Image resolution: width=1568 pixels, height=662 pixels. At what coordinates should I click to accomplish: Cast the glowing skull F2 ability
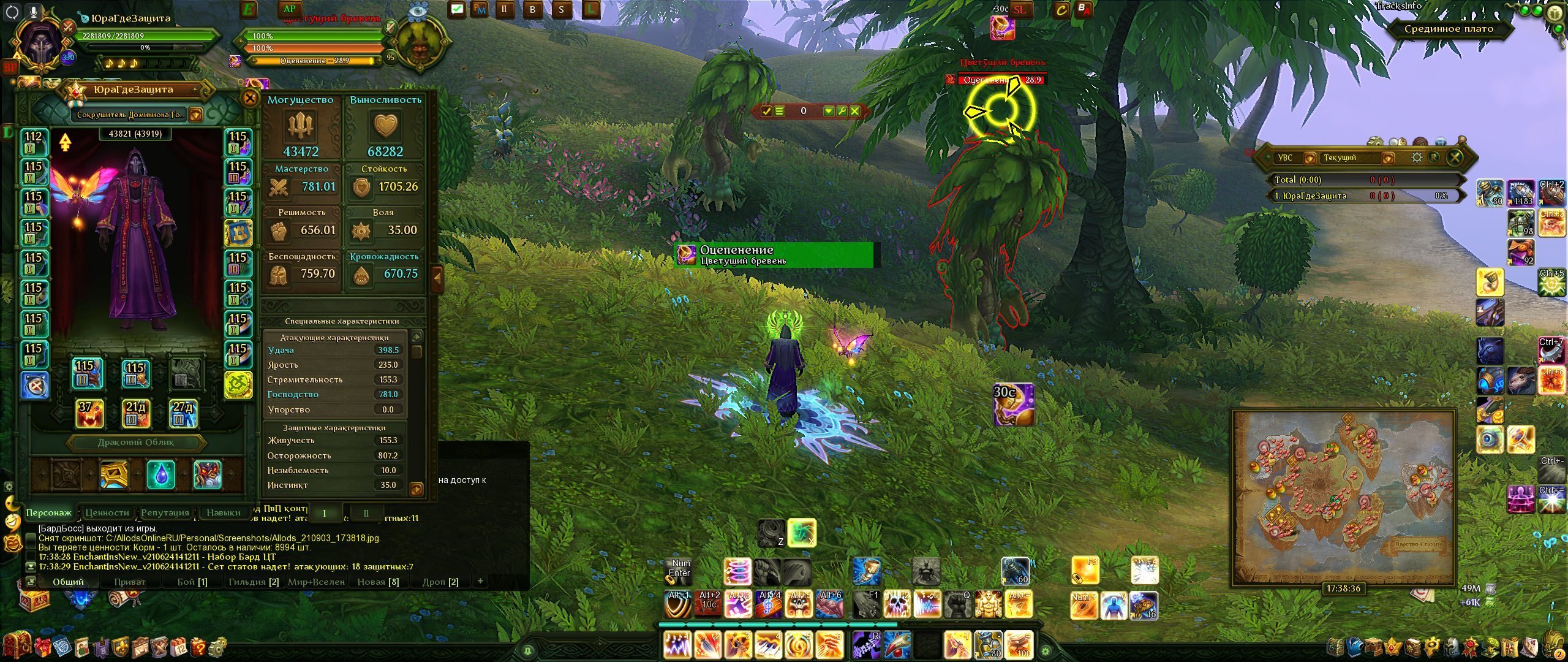pyautogui.click(x=897, y=604)
